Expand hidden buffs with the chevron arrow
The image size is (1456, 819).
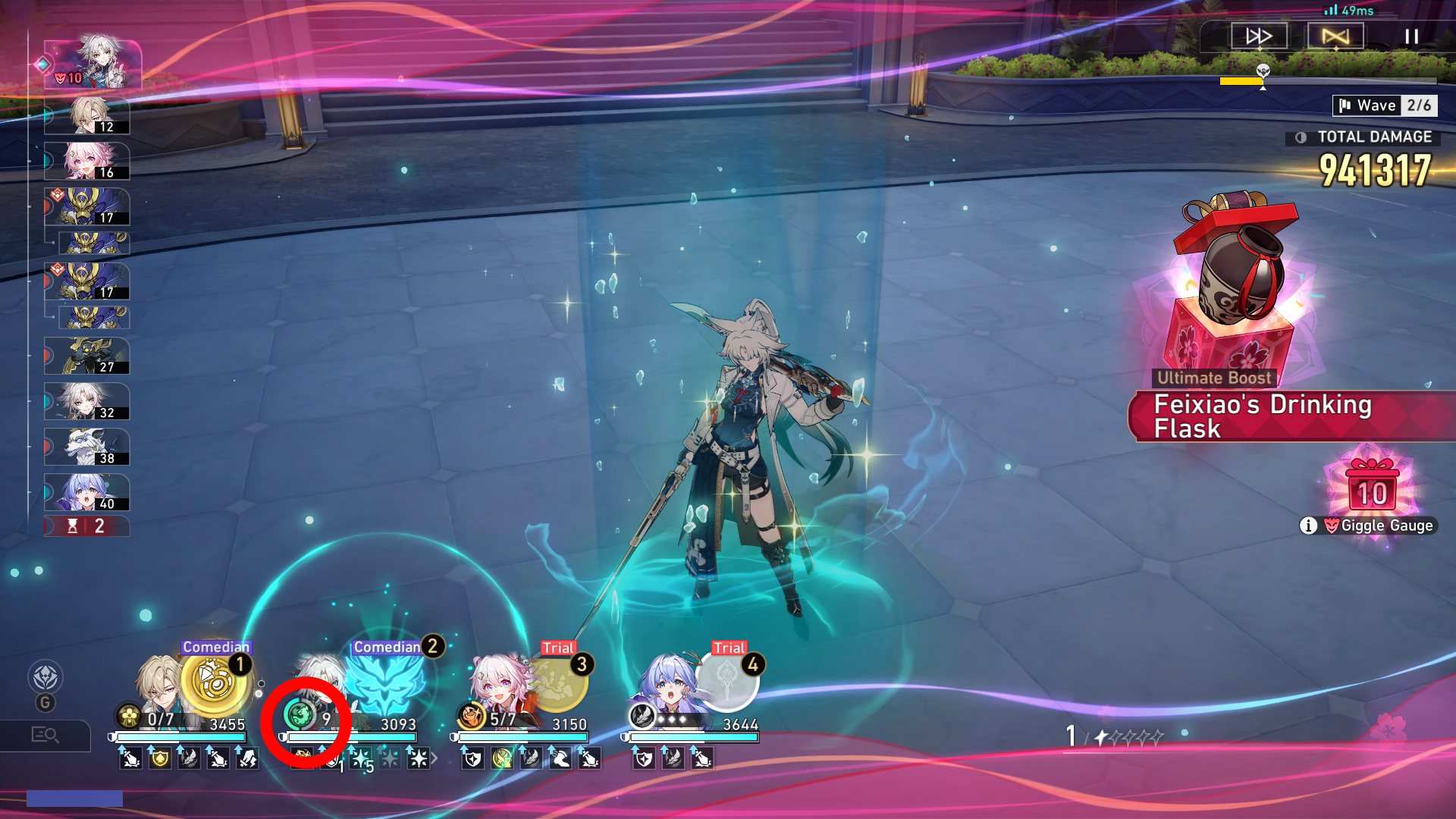435,758
